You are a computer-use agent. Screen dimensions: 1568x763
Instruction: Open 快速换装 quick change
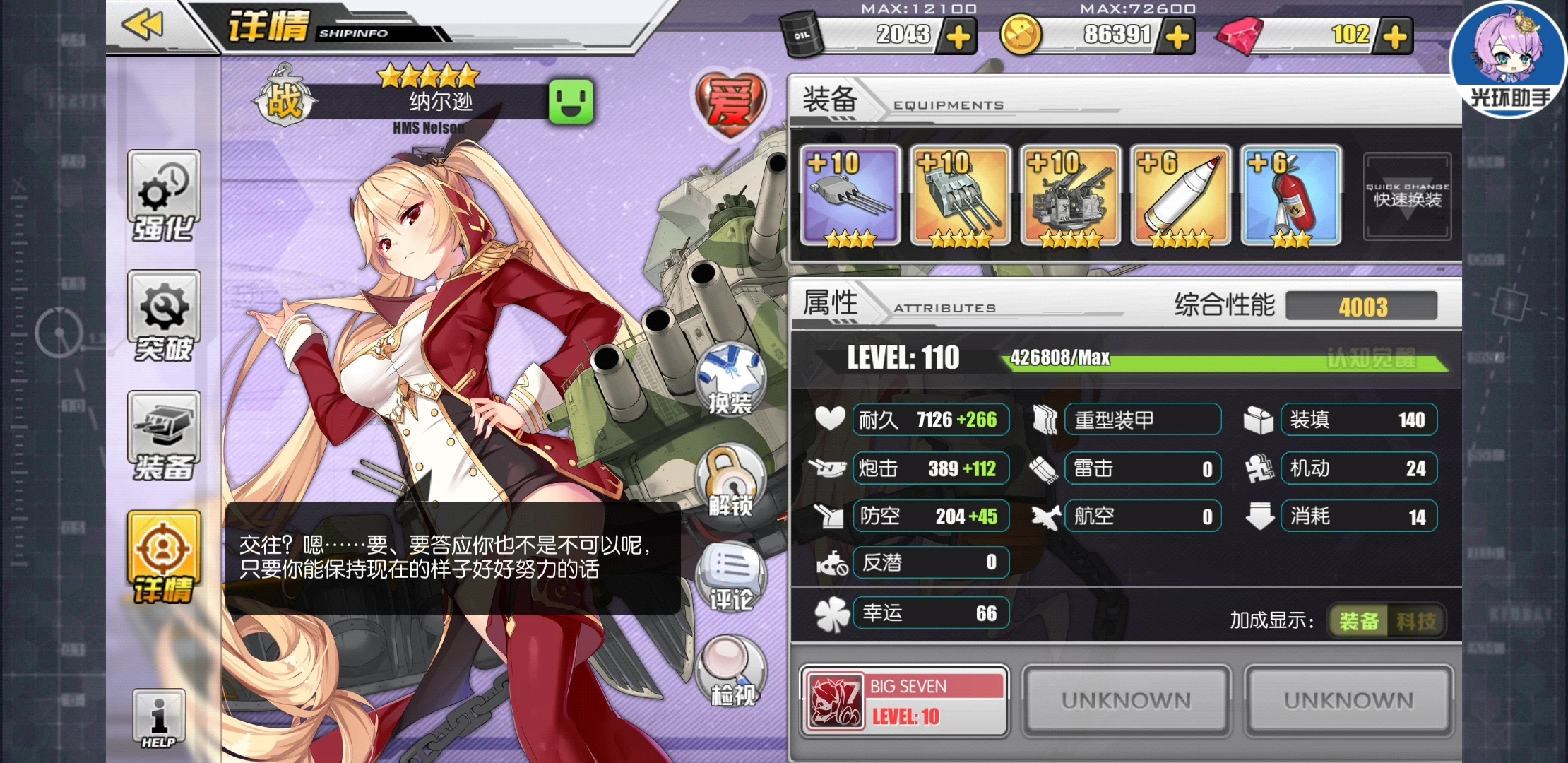(1407, 196)
